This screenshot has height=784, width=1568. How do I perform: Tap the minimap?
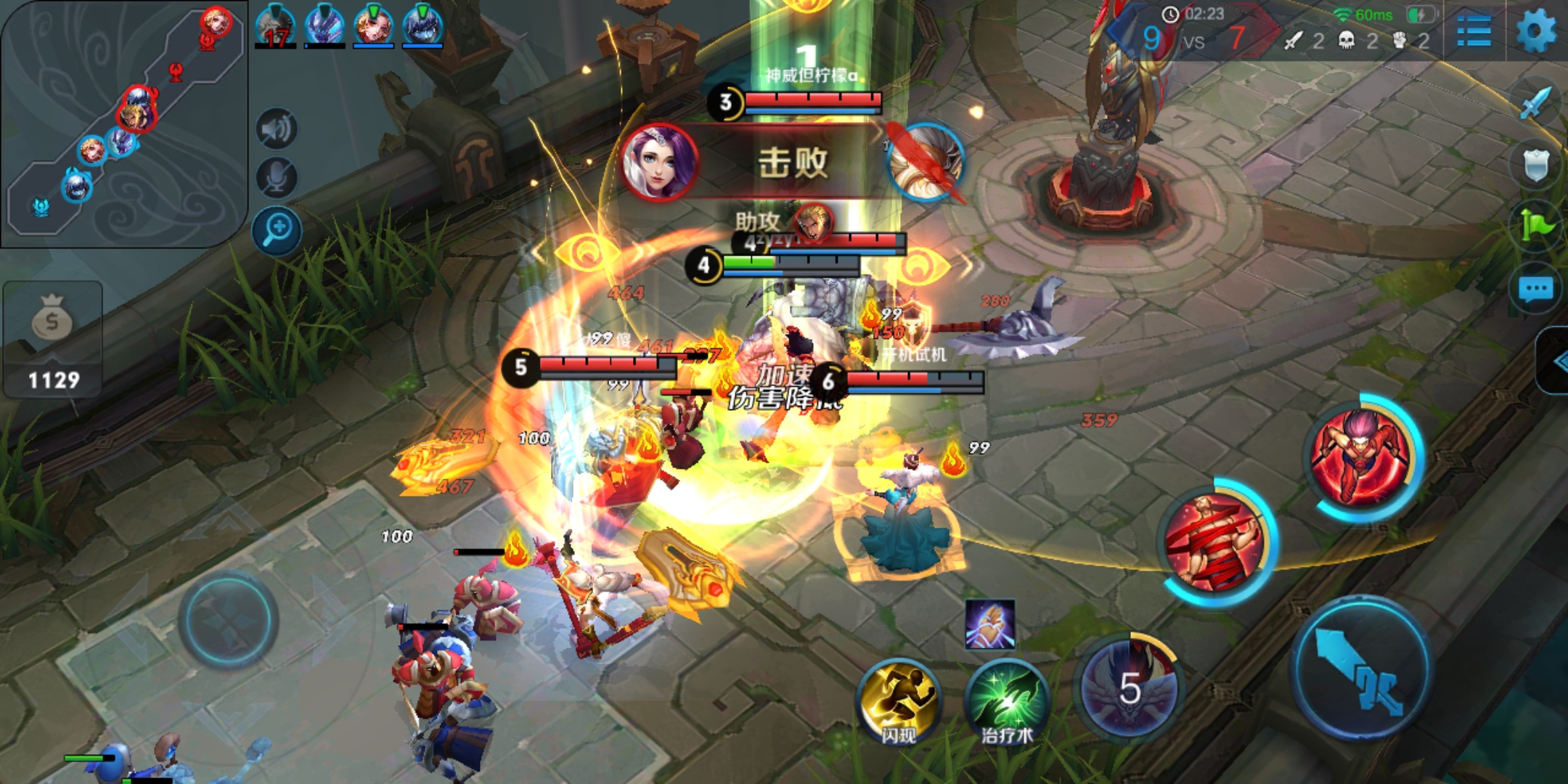pyautogui.click(x=123, y=123)
